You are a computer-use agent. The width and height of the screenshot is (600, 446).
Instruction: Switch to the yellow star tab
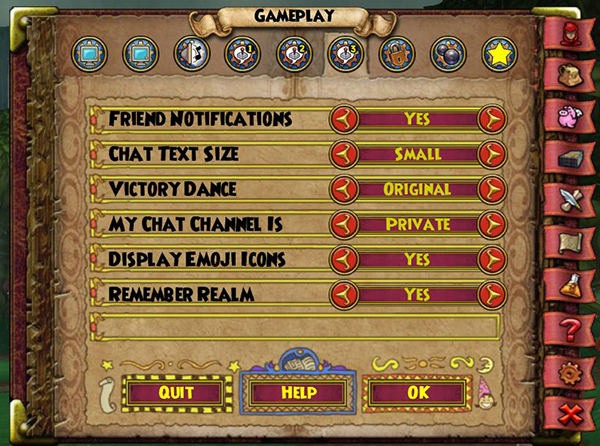click(497, 54)
